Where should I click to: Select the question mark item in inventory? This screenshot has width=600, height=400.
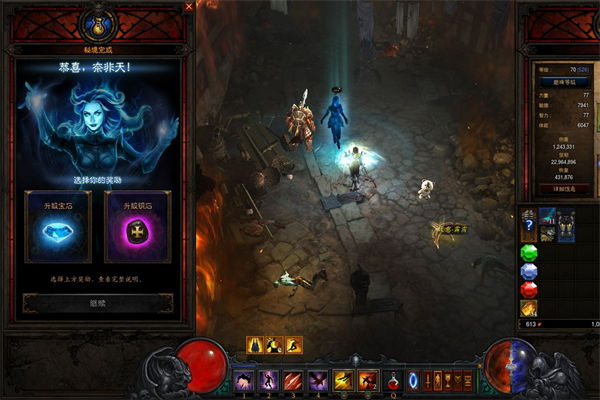click(530, 225)
